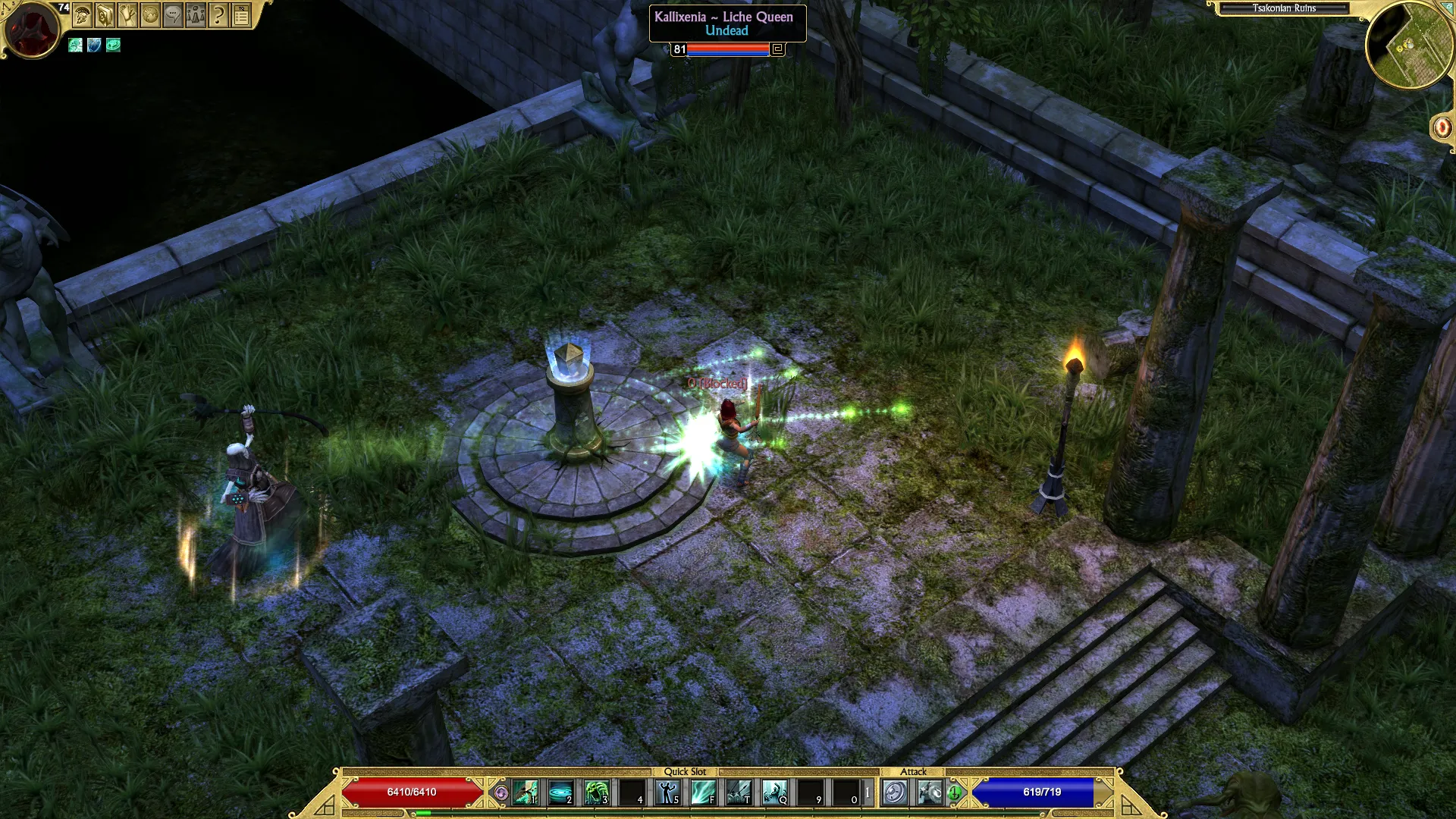Activate the skill in quick slot 1
1456x819 pixels.
[525, 793]
